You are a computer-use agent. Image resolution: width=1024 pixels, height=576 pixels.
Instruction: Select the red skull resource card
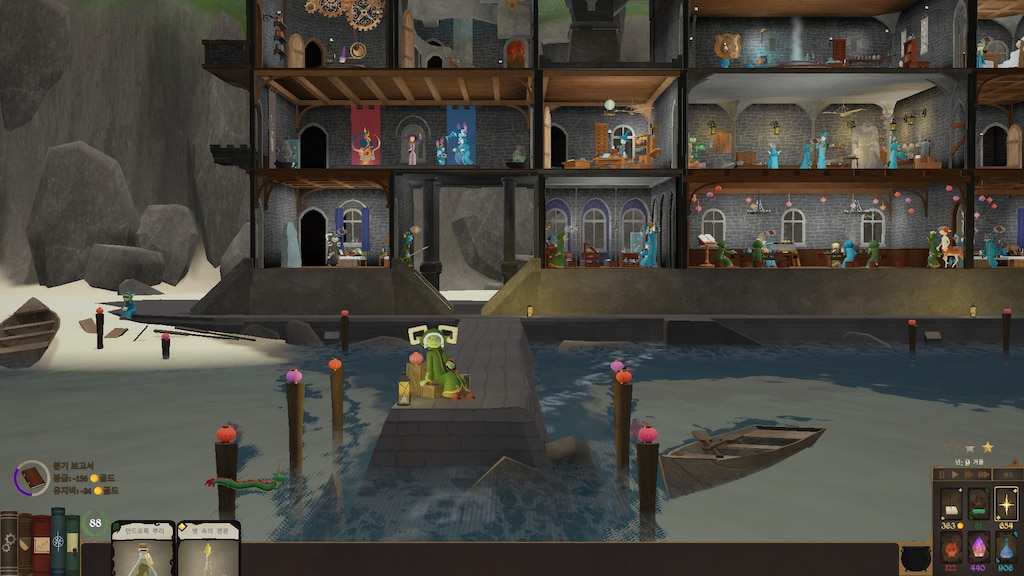(x=950, y=548)
